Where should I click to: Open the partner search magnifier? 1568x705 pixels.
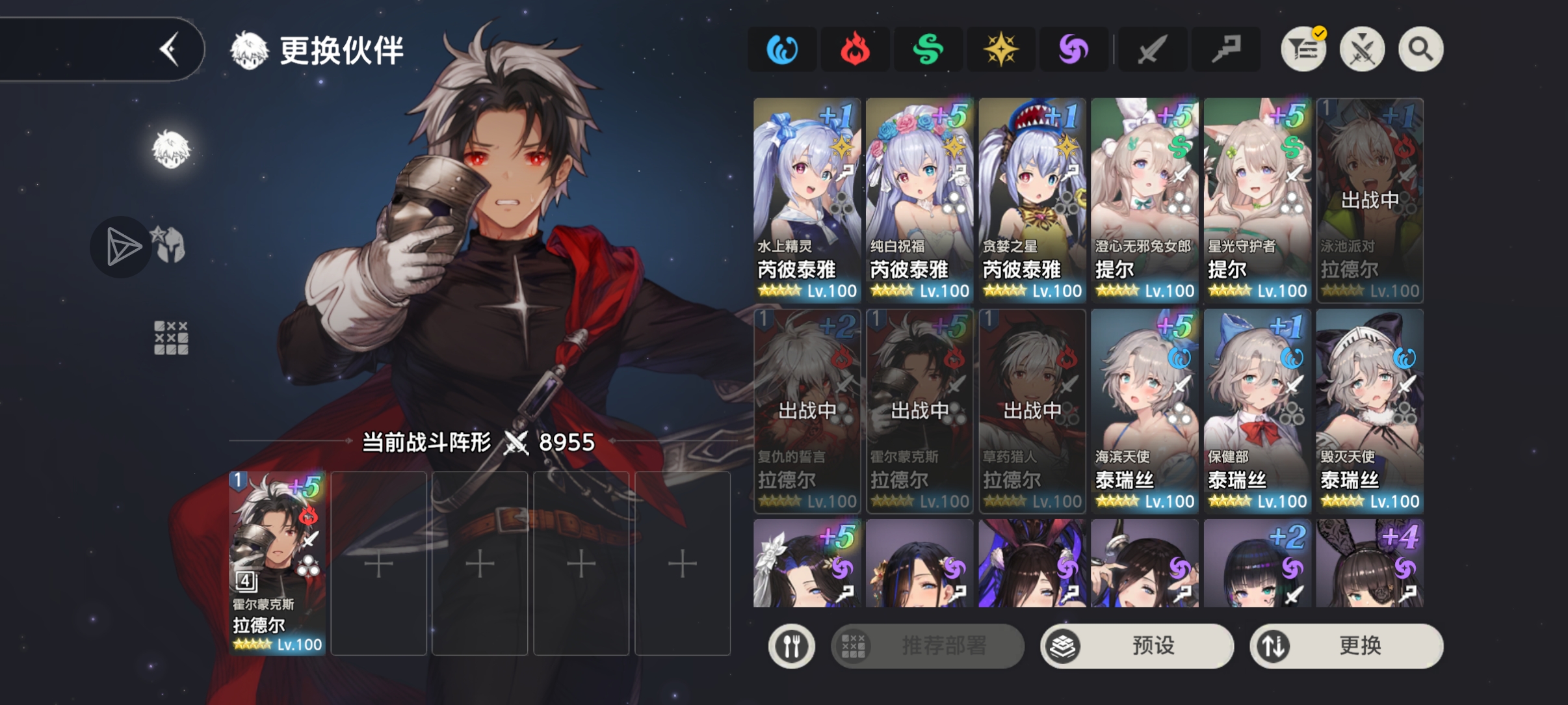pos(1420,49)
